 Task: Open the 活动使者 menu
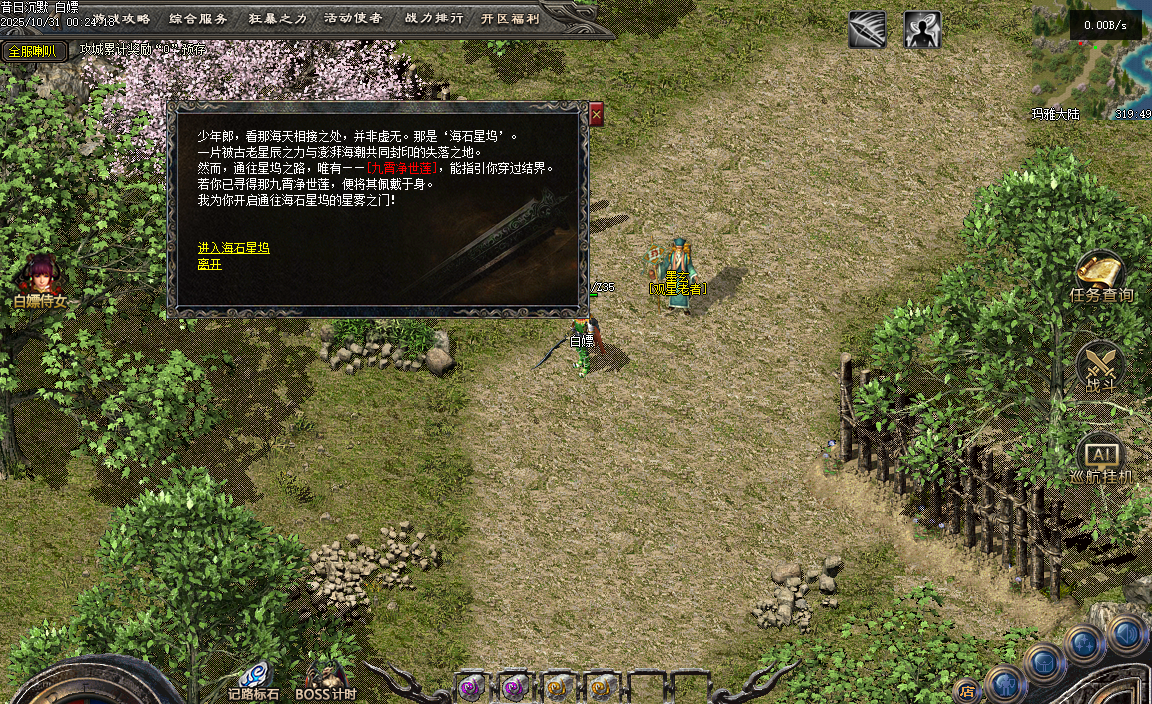(x=353, y=18)
